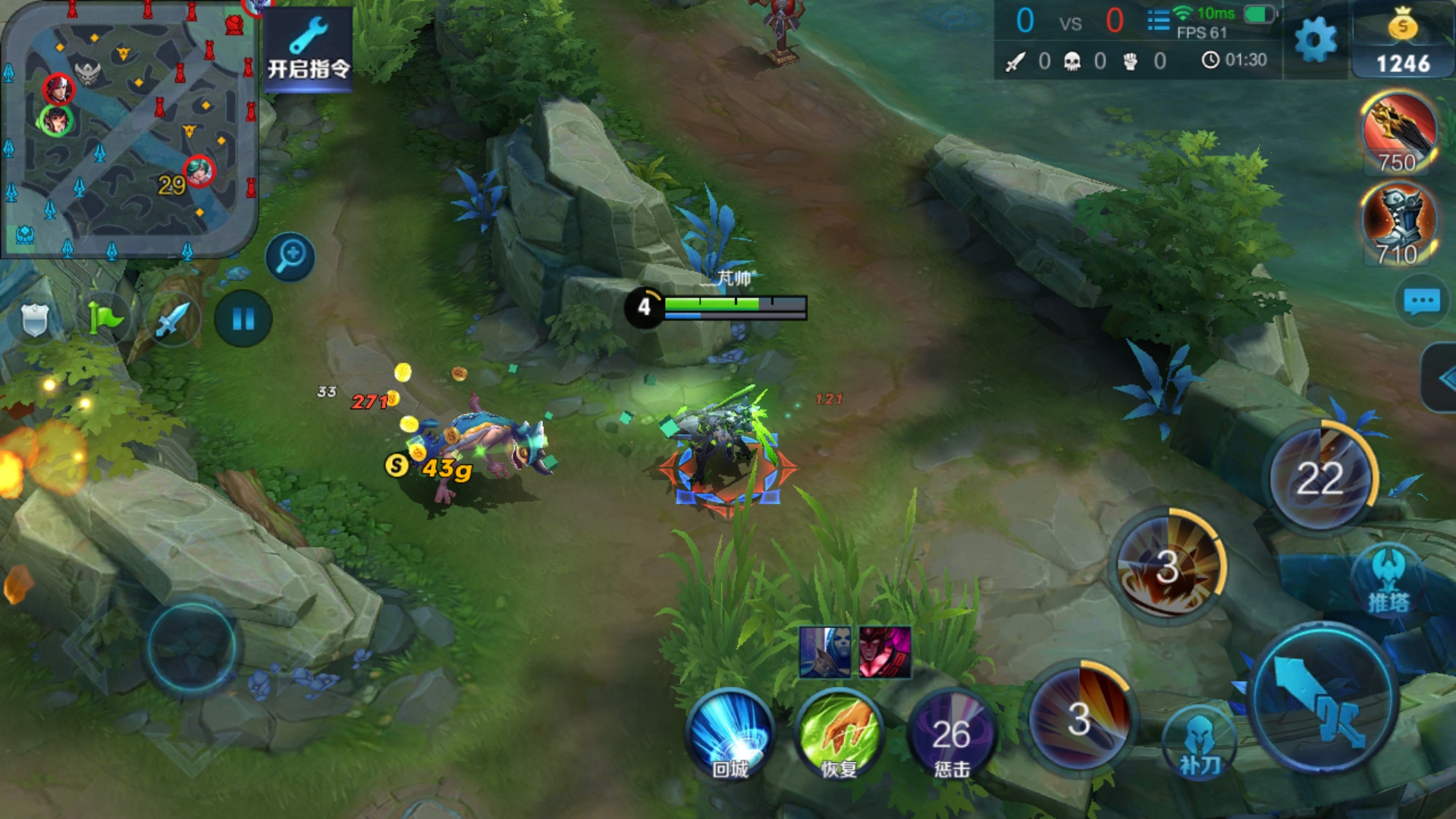This screenshot has height=819, width=1456.
Task: Open the scoreboard list icon
Action: [1158, 20]
